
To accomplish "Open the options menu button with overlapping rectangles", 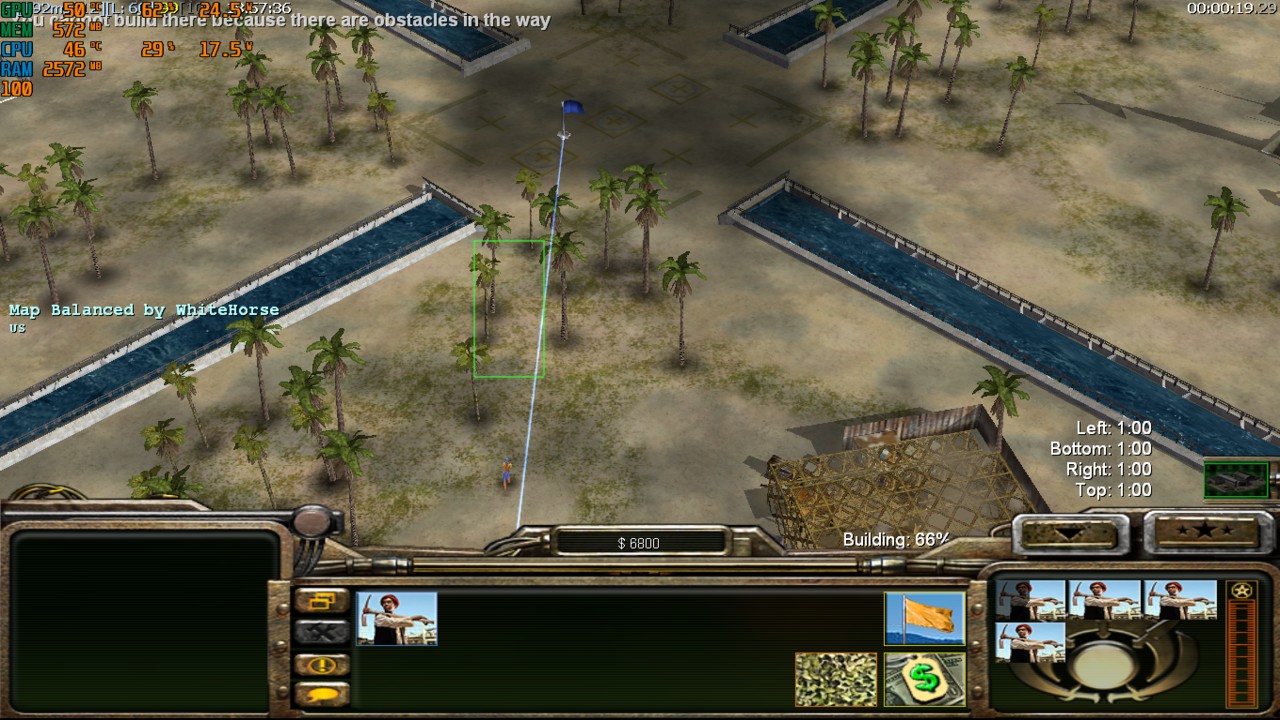I will pyautogui.click(x=321, y=601).
